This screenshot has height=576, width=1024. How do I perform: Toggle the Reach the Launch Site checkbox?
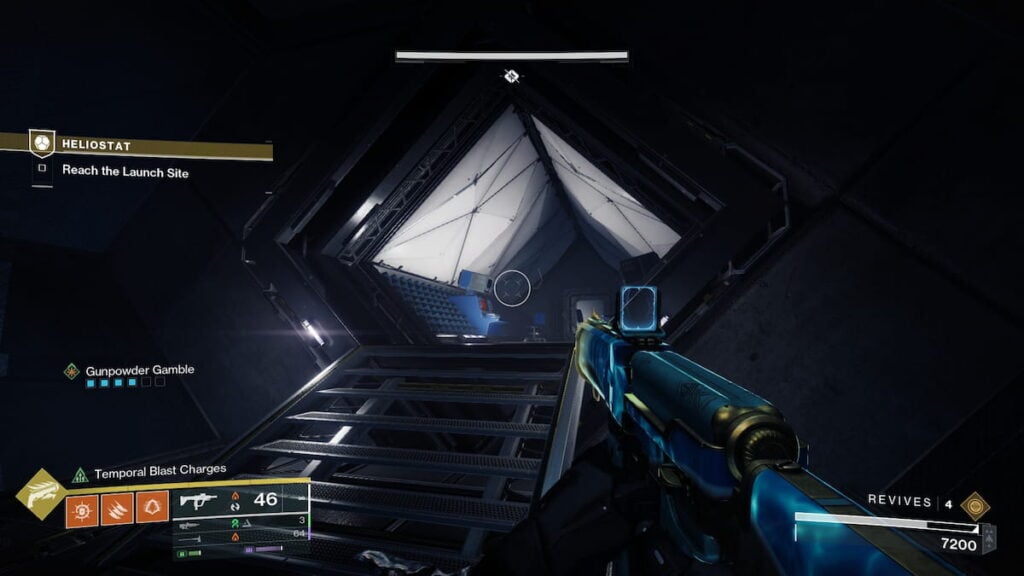42,170
